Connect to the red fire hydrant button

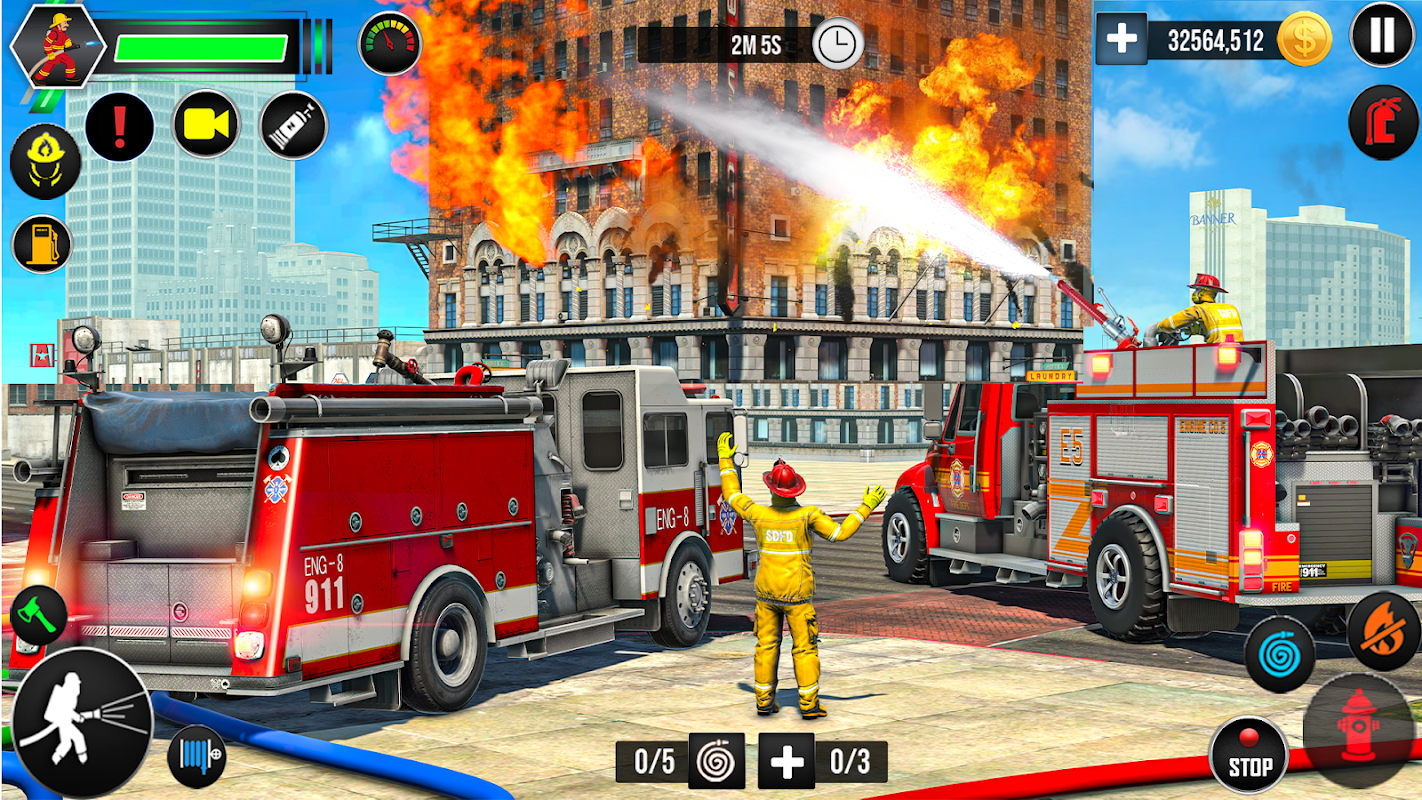pyautogui.click(x=1359, y=729)
